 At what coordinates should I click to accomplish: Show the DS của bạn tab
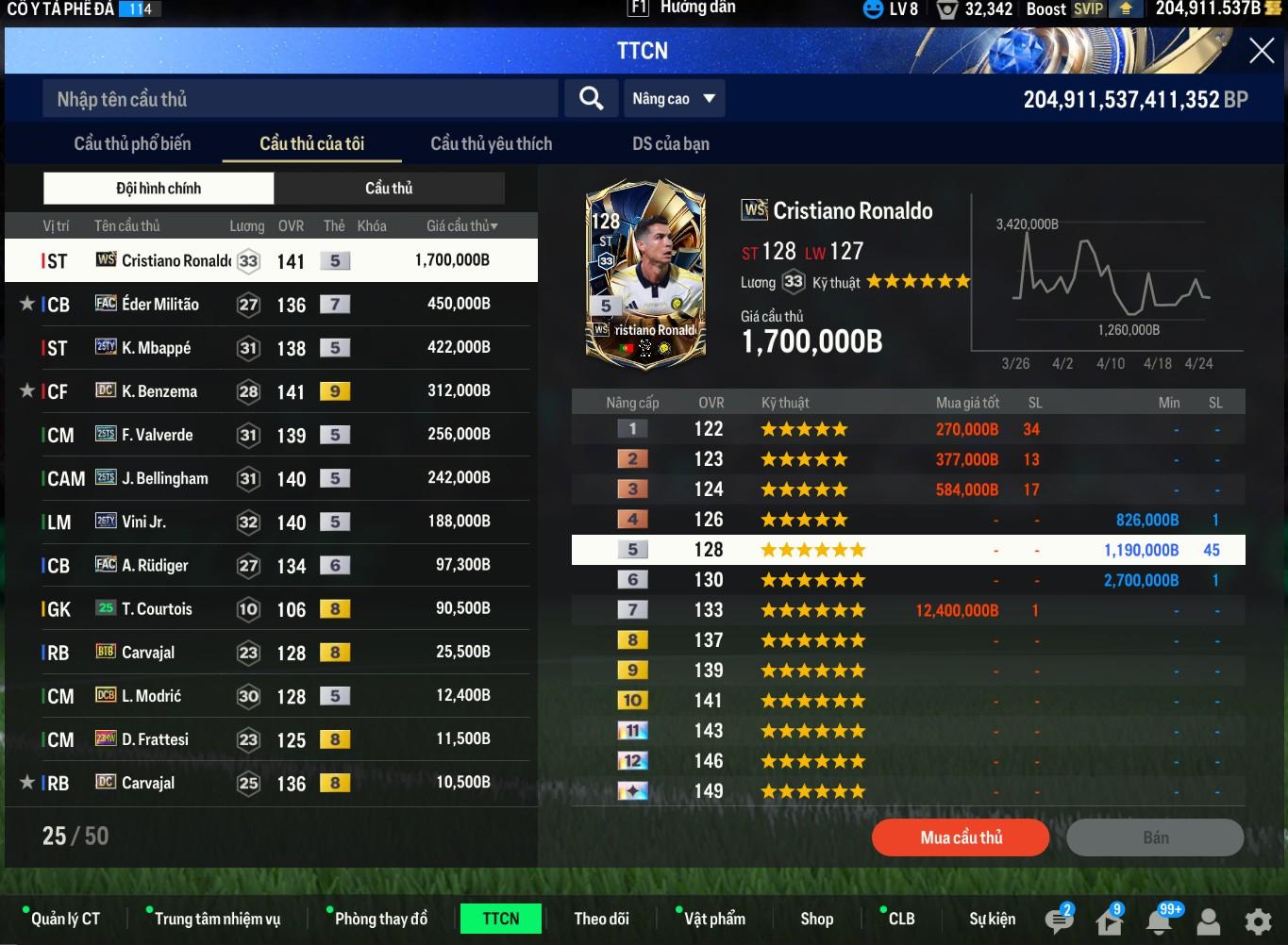[670, 144]
